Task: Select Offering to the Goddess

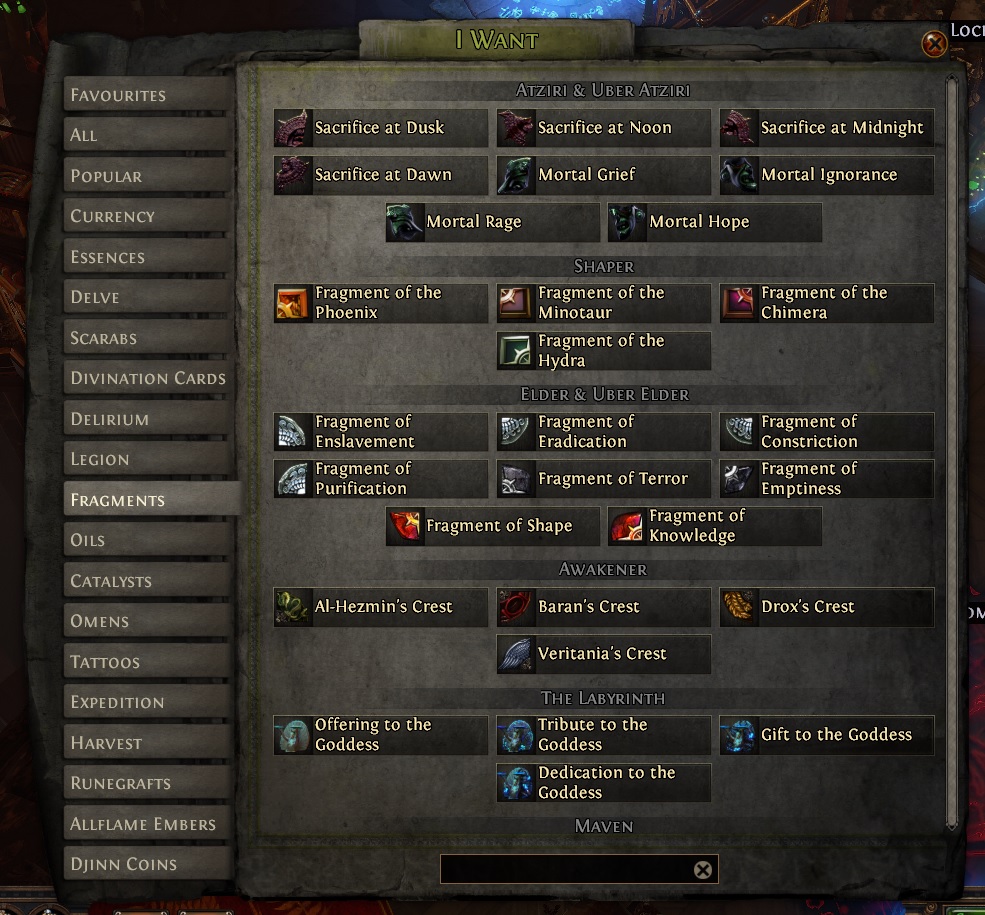Action: click(381, 735)
